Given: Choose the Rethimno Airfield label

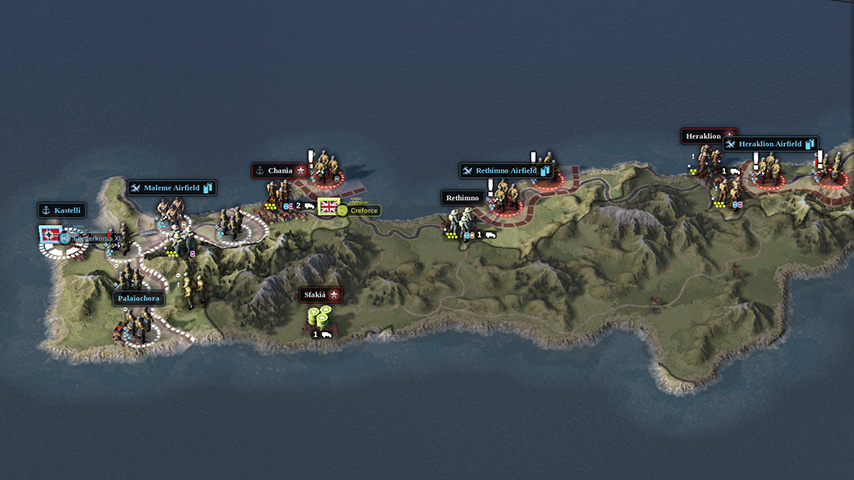Looking at the screenshot, I should click(506, 171).
